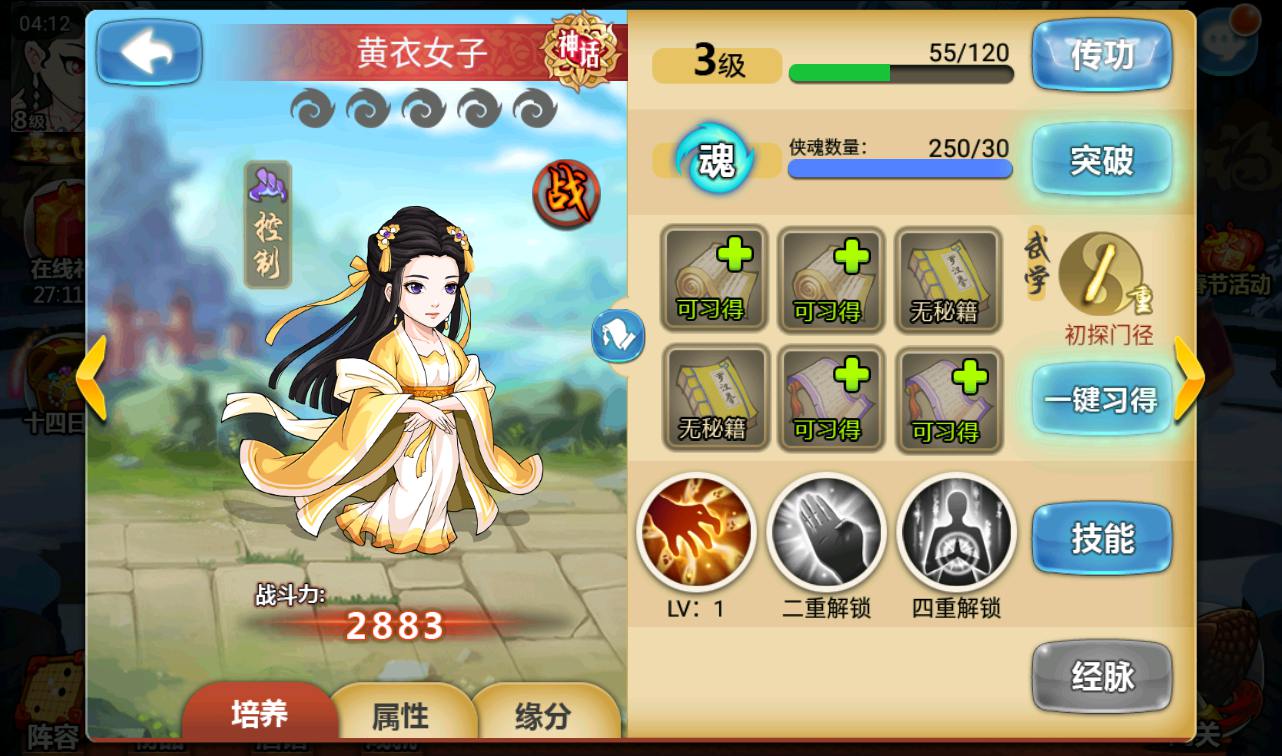Select the fiery hand skill icon

point(696,533)
